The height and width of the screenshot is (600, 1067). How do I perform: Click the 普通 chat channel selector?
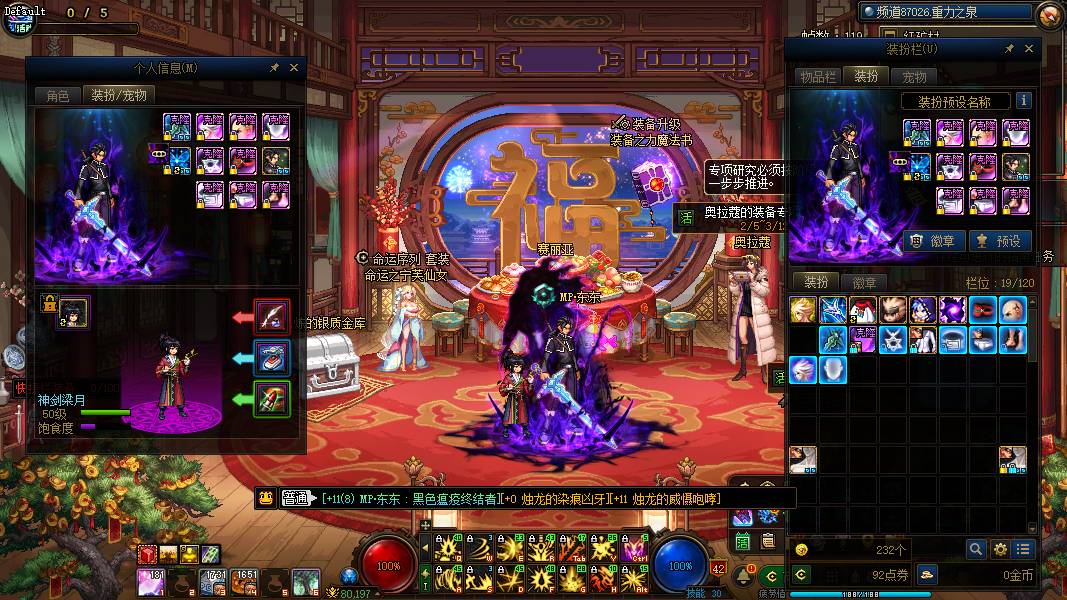pyautogui.click(x=296, y=498)
